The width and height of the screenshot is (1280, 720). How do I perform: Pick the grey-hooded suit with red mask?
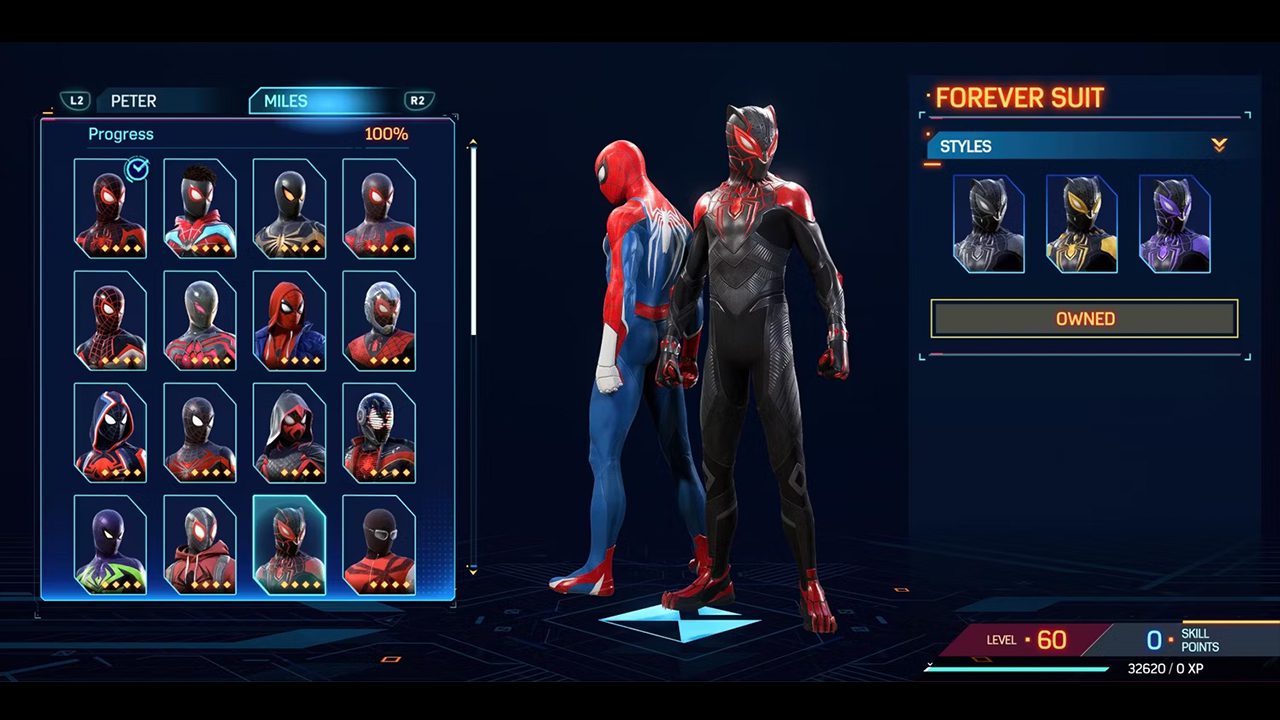tap(289, 432)
